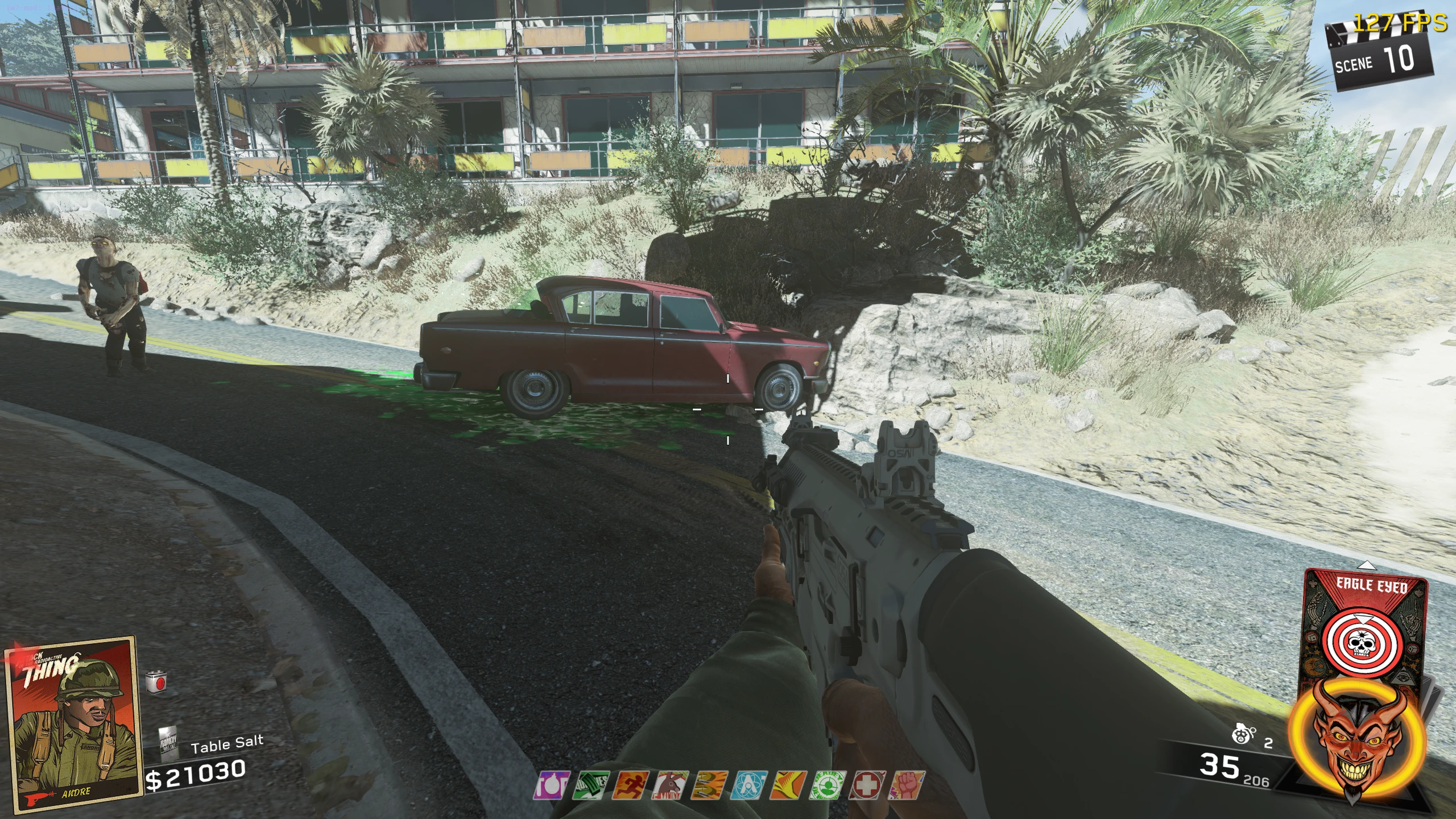Select the orange and yellow star perk

point(789,785)
